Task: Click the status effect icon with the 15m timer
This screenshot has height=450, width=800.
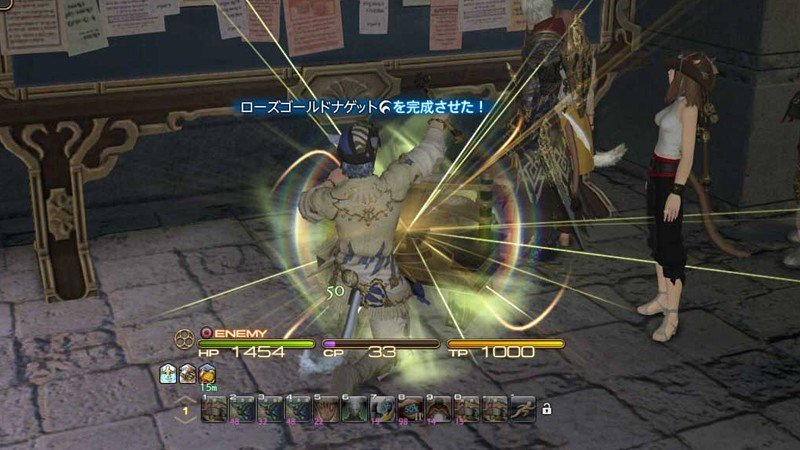Action: tap(206, 373)
